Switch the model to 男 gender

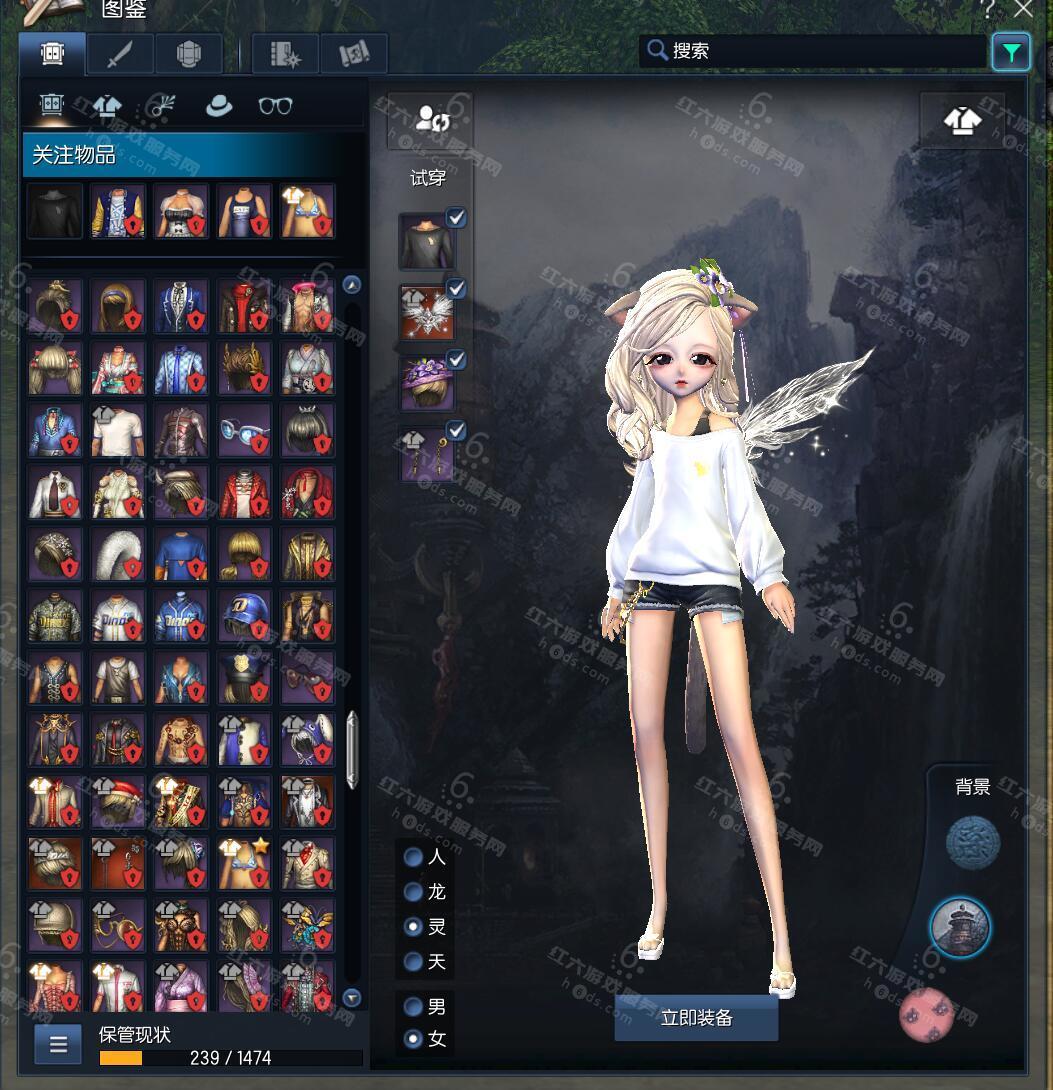[413, 1007]
